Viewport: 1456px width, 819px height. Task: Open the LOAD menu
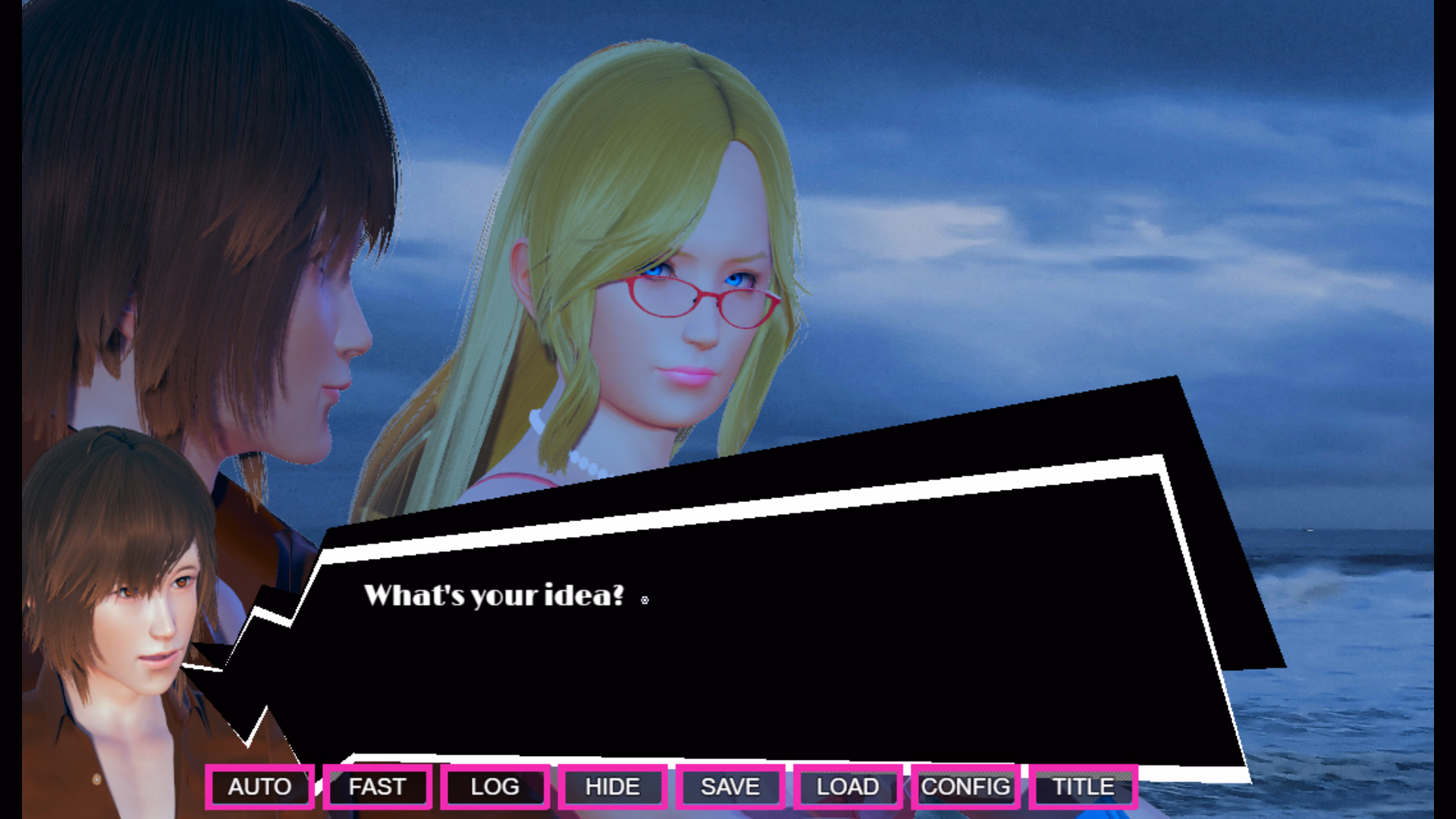(x=847, y=786)
